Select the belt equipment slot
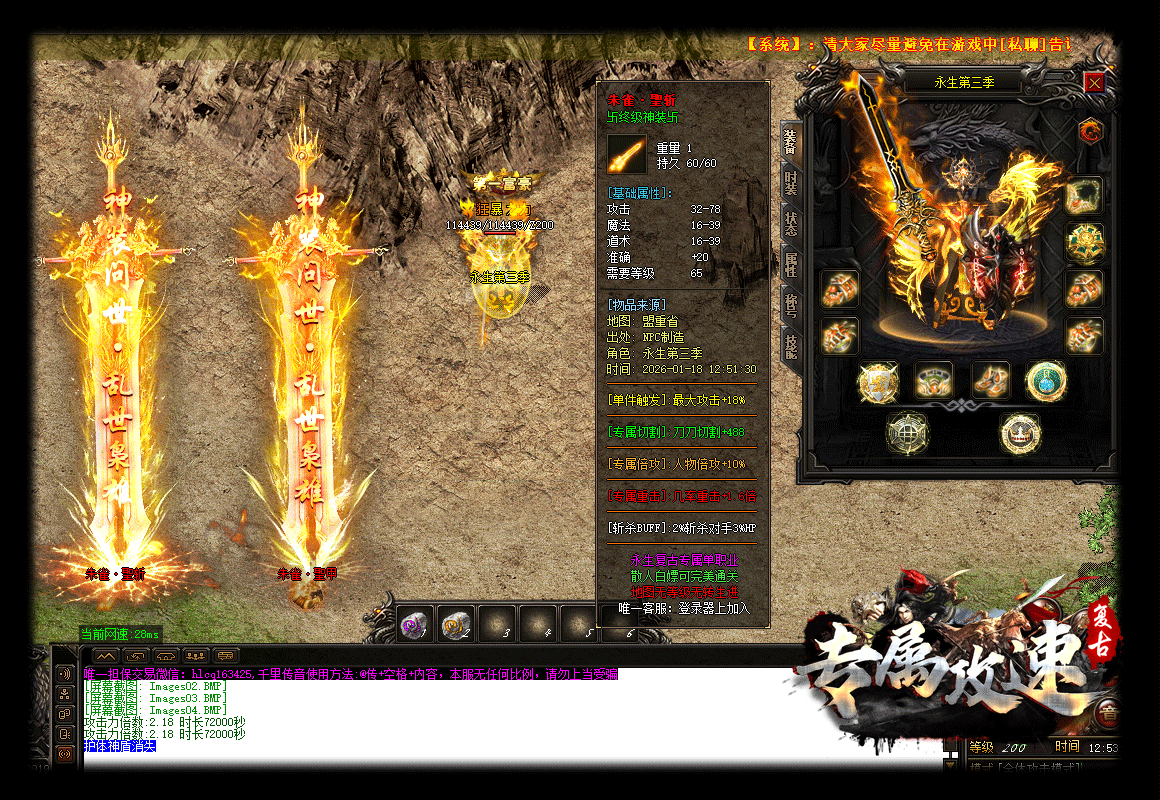Viewport: 1160px width, 800px height. [934, 380]
